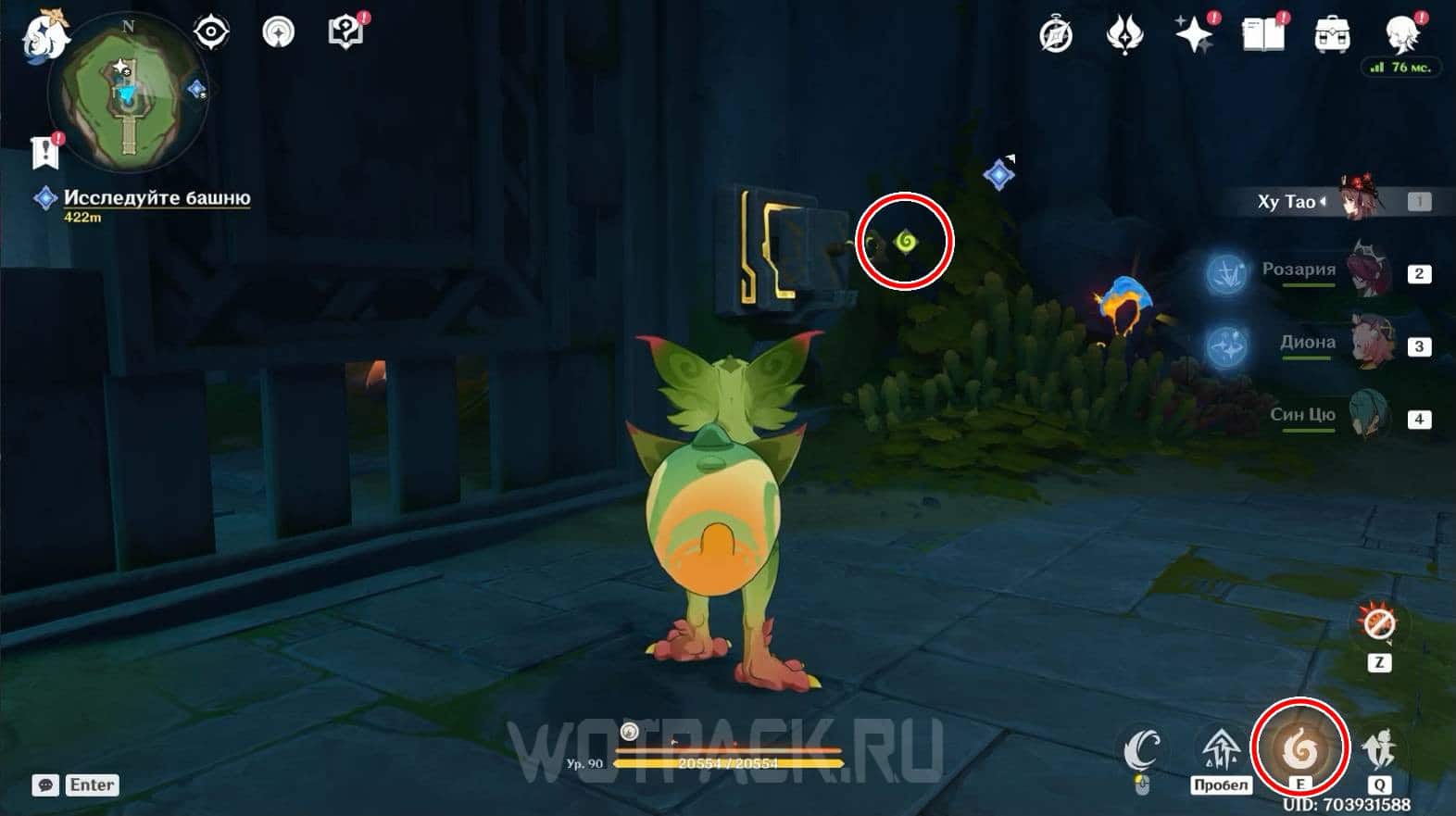Screen dimensions: 1456x816
Task: Open the circular minimap
Action: coord(129,94)
